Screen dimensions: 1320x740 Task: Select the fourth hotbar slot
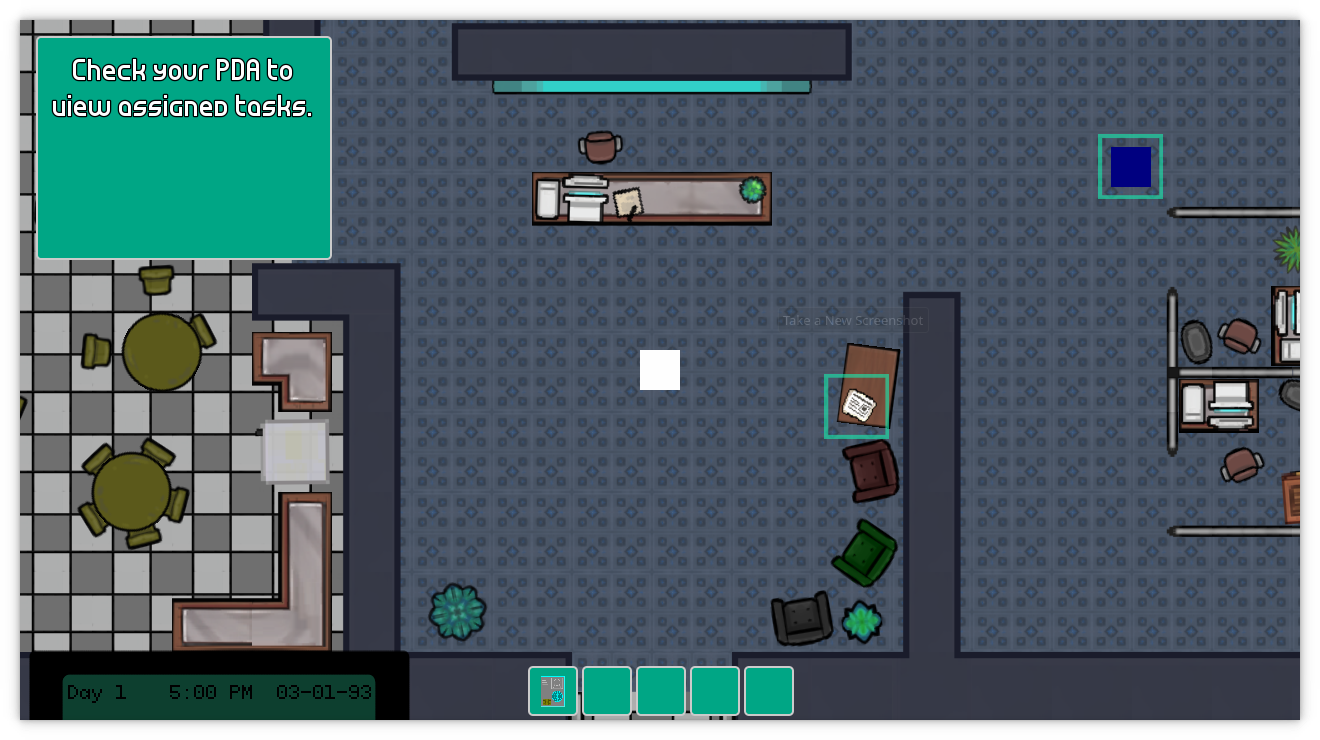click(x=715, y=691)
